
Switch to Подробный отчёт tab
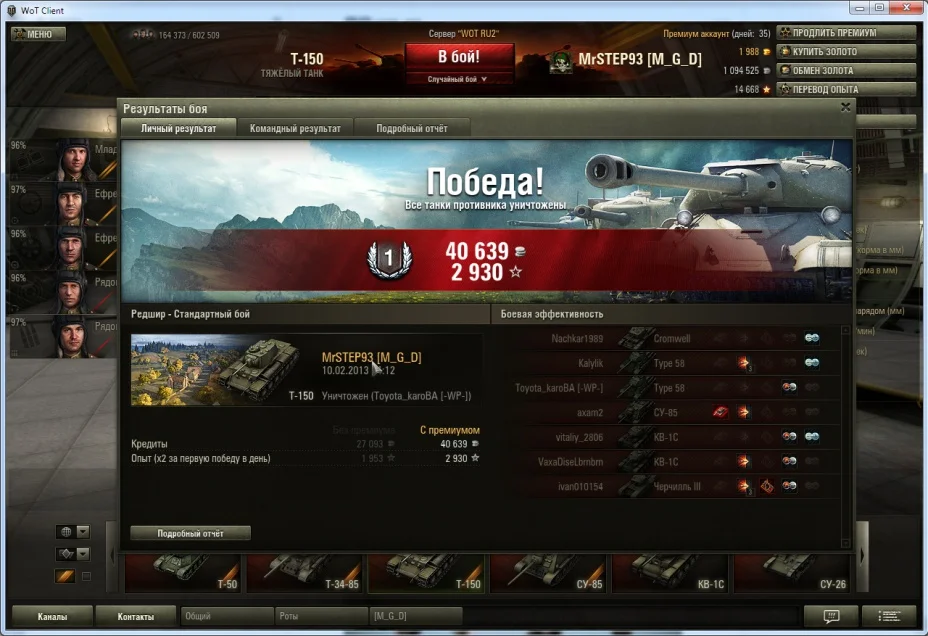pyautogui.click(x=412, y=128)
